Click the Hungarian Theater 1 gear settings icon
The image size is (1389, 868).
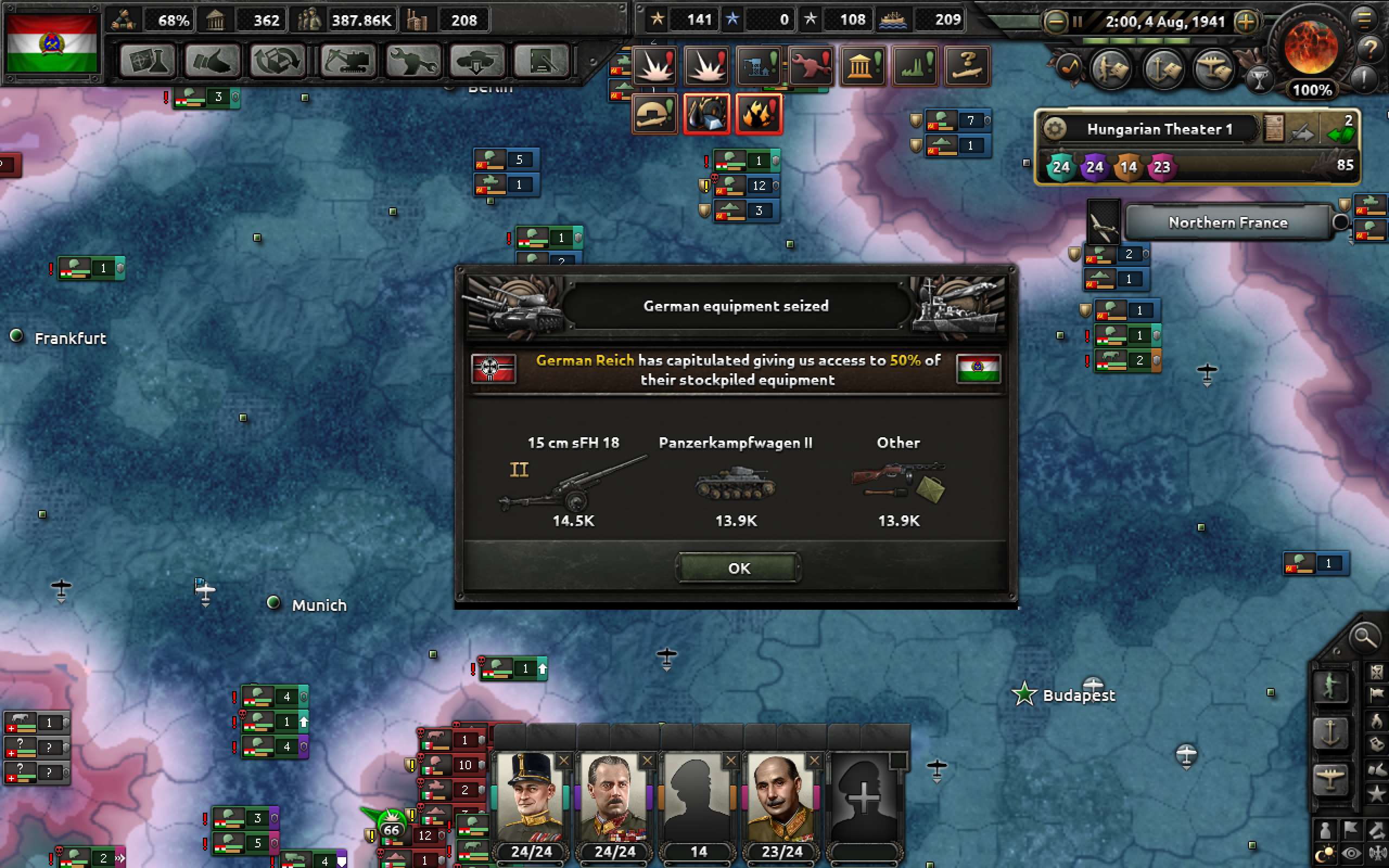(x=1054, y=129)
